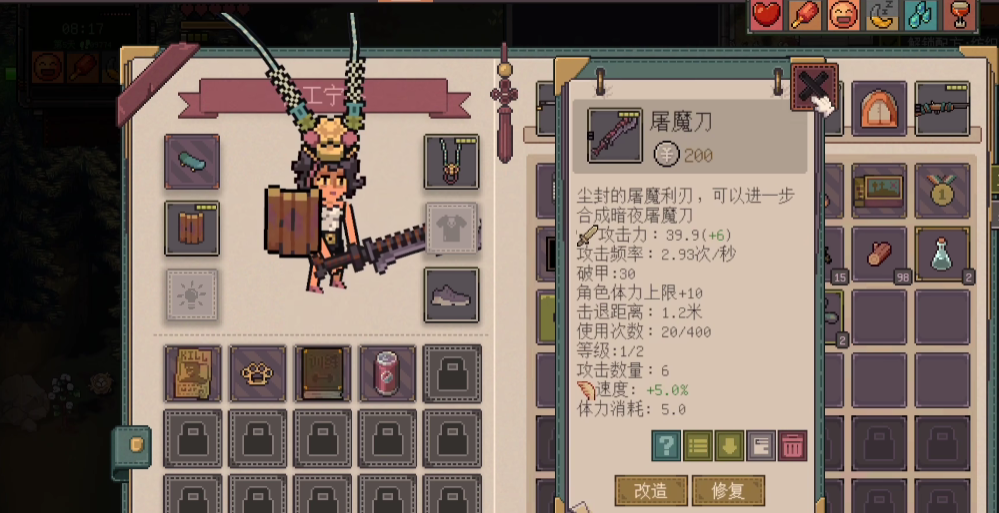The width and height of the screenshot is (999, 513).
Task: Select the red soda can slot
Action: click(386, 373)
